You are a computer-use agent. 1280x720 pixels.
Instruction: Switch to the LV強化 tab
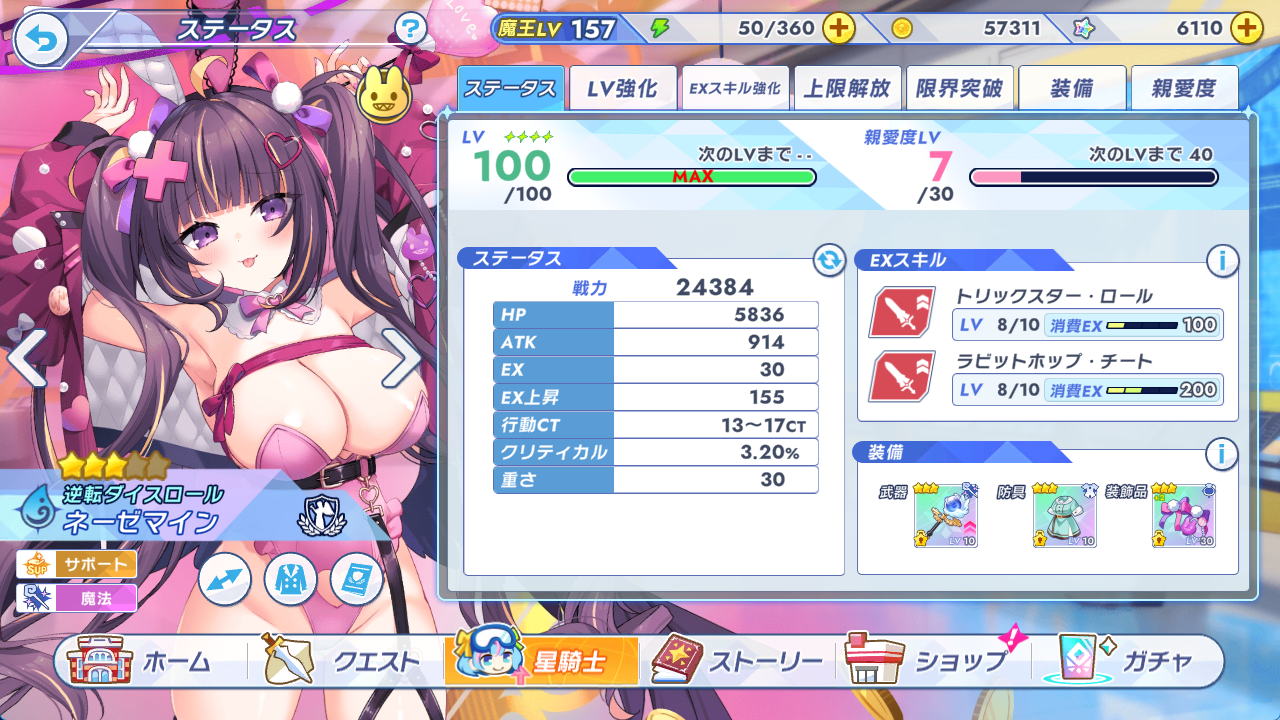[x=622, y=88]
